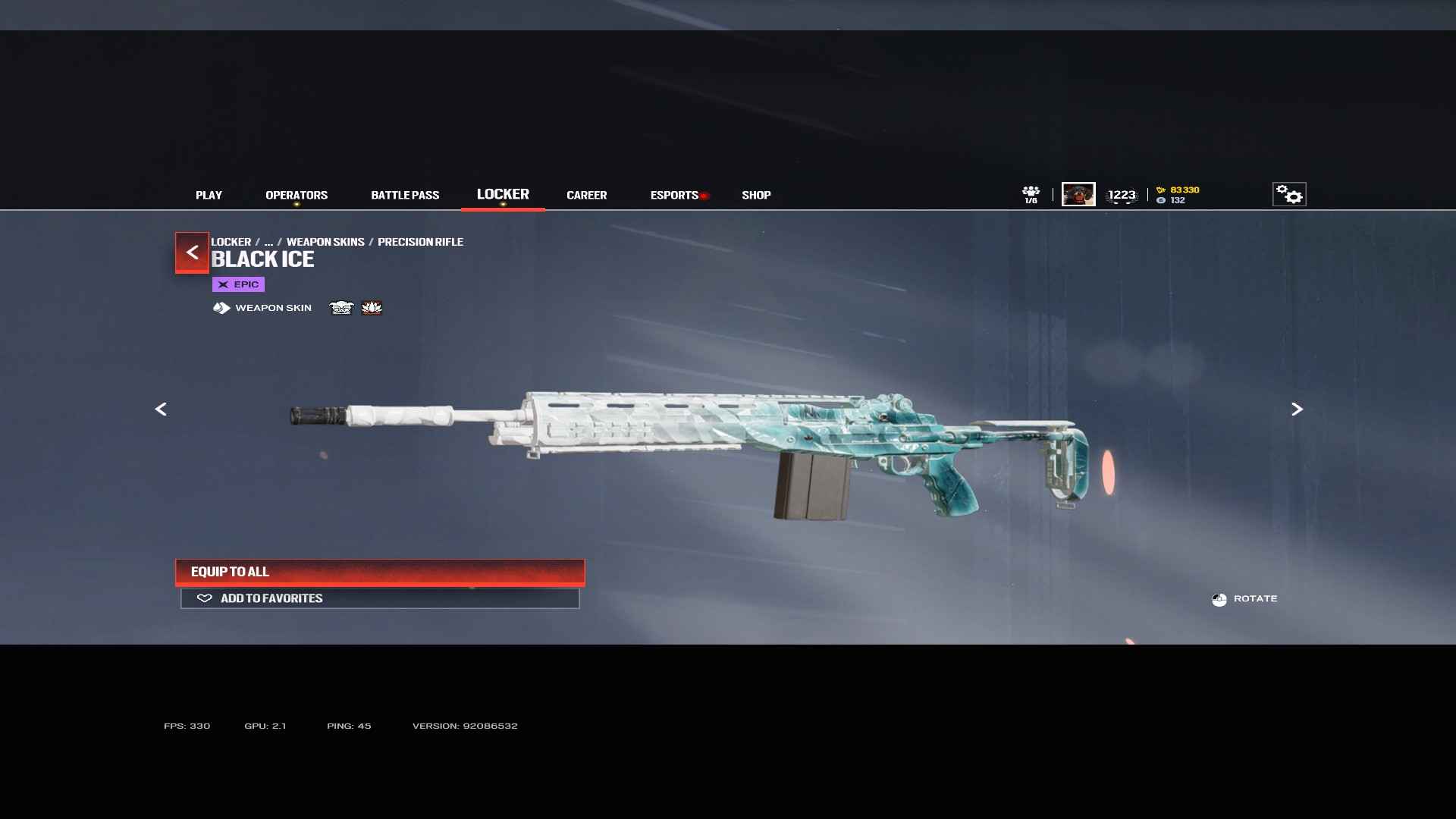1456x819 pixels.
Task: Equip Black Ice to all weapons
Action: (380, 572)
